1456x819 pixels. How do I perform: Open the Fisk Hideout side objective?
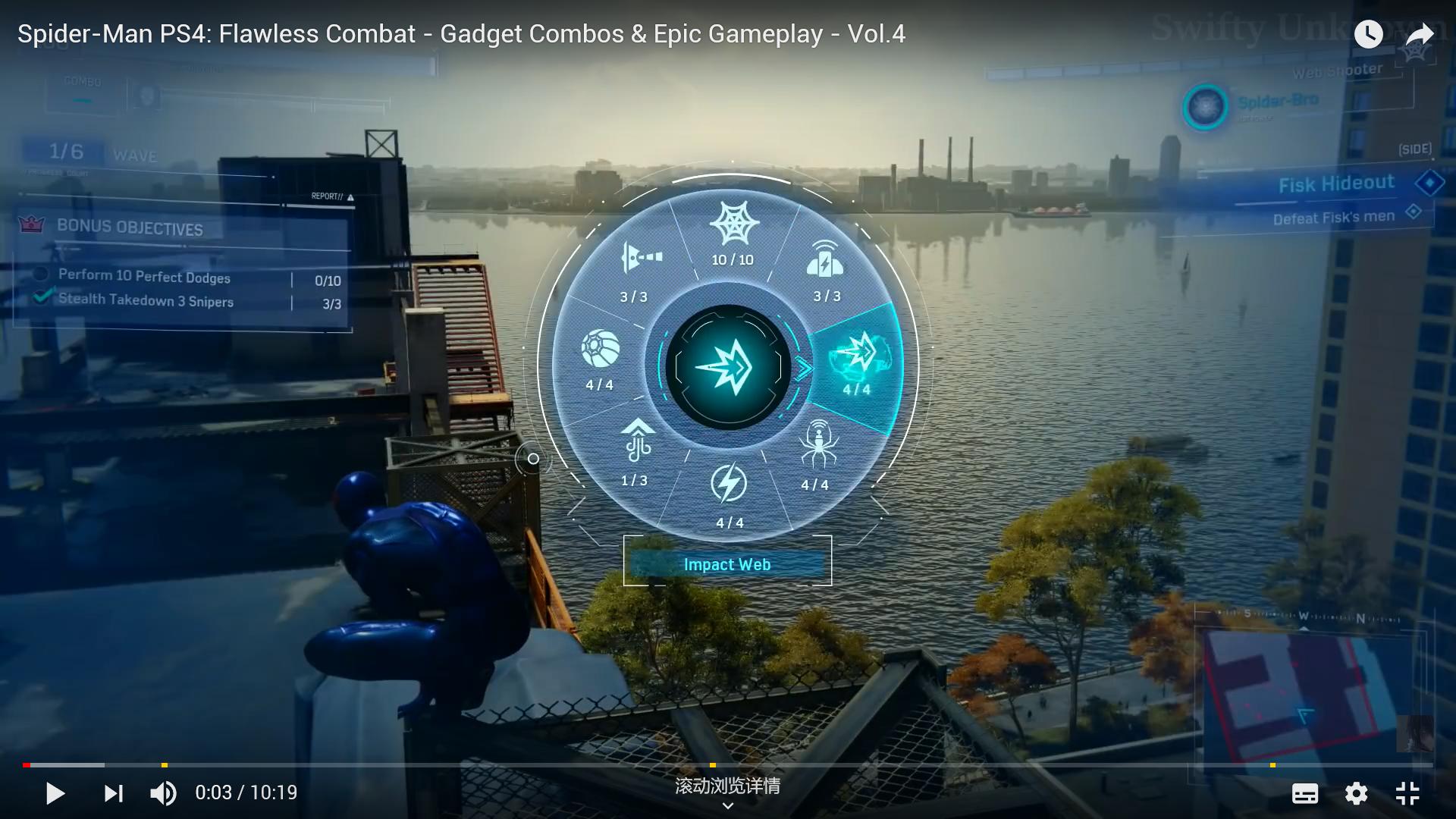(x=1336, y=184)
